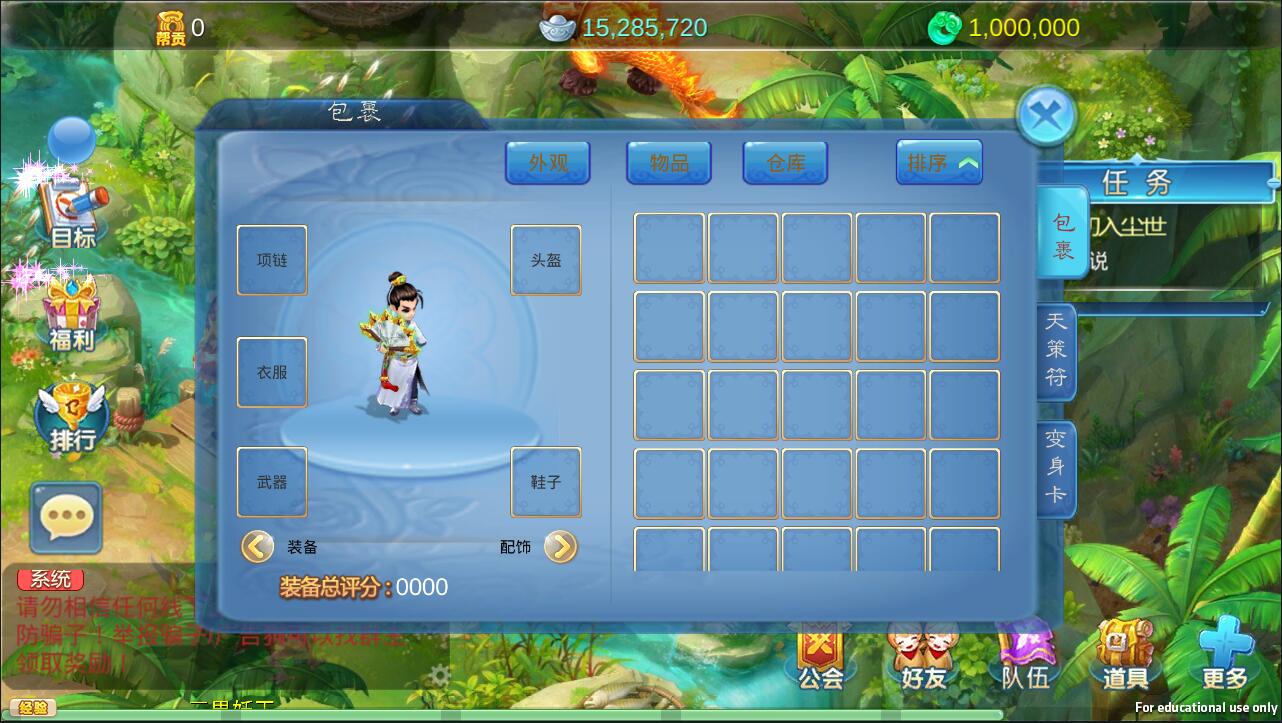Screen dimensions: 1282x723
Task: Switch to the 变身卡 side tab
Action: pos(1056,467)
